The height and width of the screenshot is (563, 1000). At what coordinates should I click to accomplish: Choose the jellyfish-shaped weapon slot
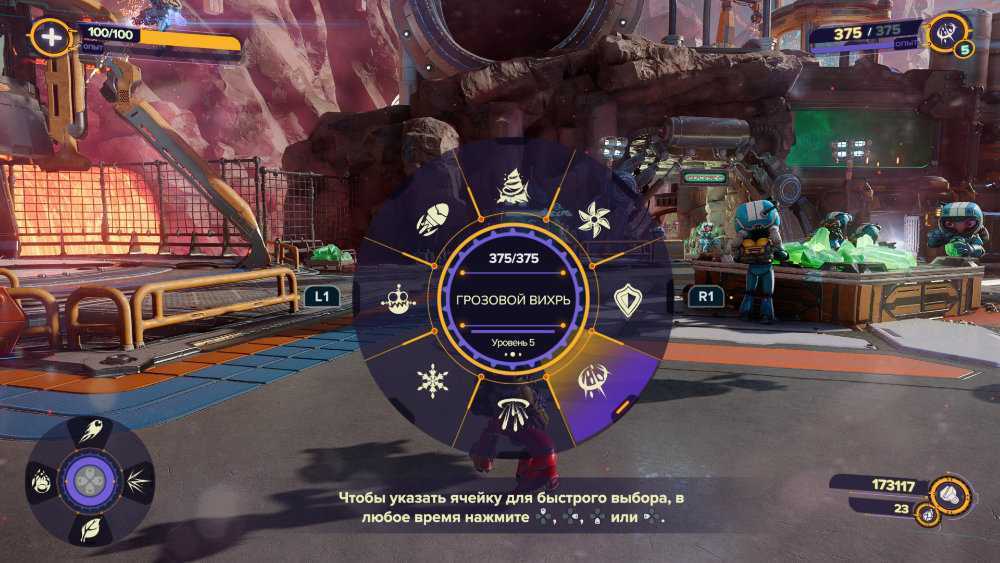pyautogui.click(x=511, y=412)
